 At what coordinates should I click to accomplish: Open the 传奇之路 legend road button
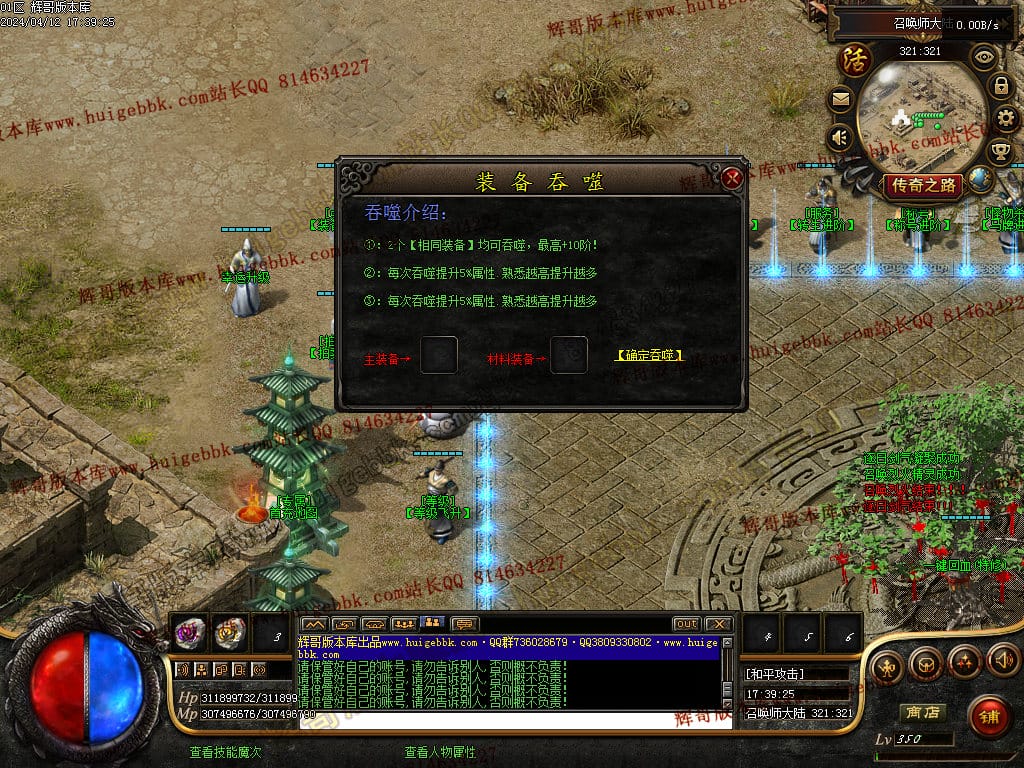[x=921, y=185]
